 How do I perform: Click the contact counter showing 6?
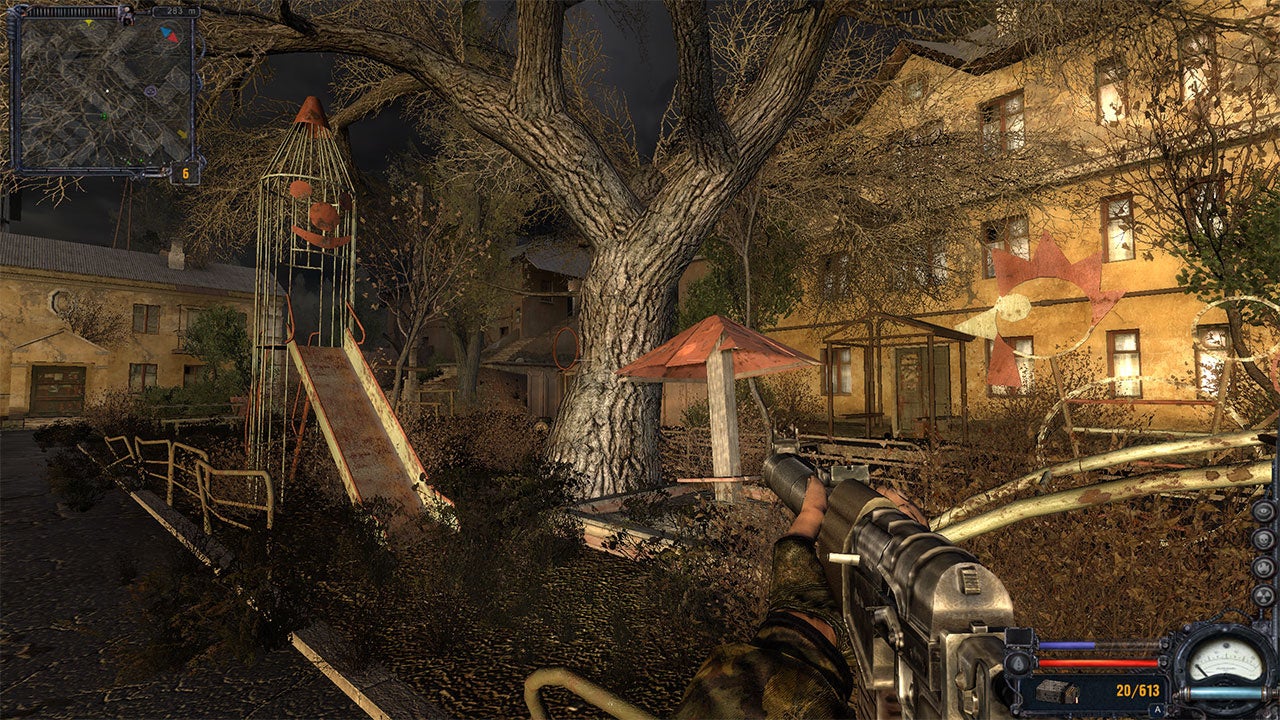(x=185, y=173)
